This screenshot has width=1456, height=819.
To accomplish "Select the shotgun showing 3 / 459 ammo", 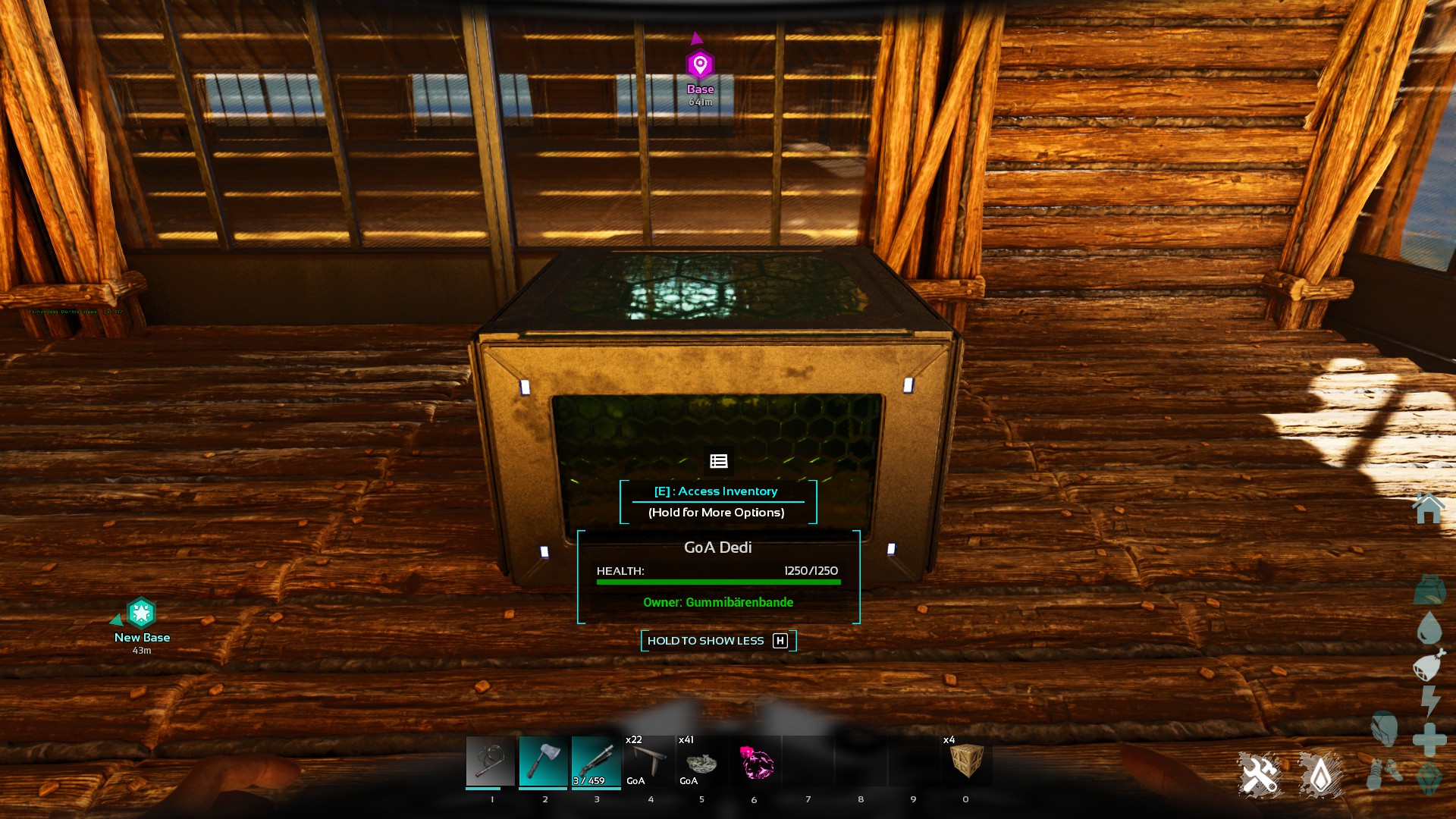I will tap(596, 761).
